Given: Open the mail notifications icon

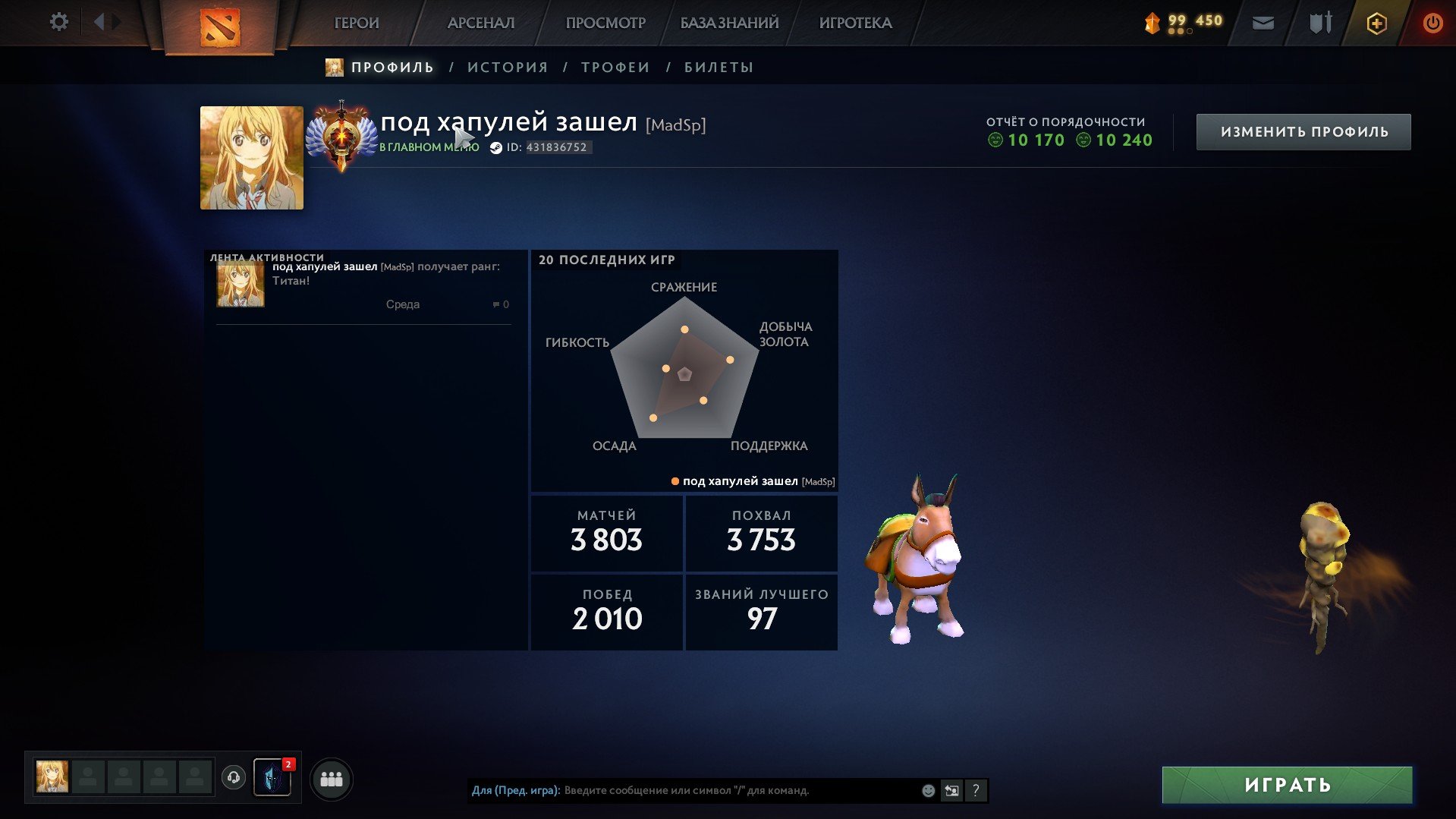Looking at the screenshot, I should (x=1263, y=24).
